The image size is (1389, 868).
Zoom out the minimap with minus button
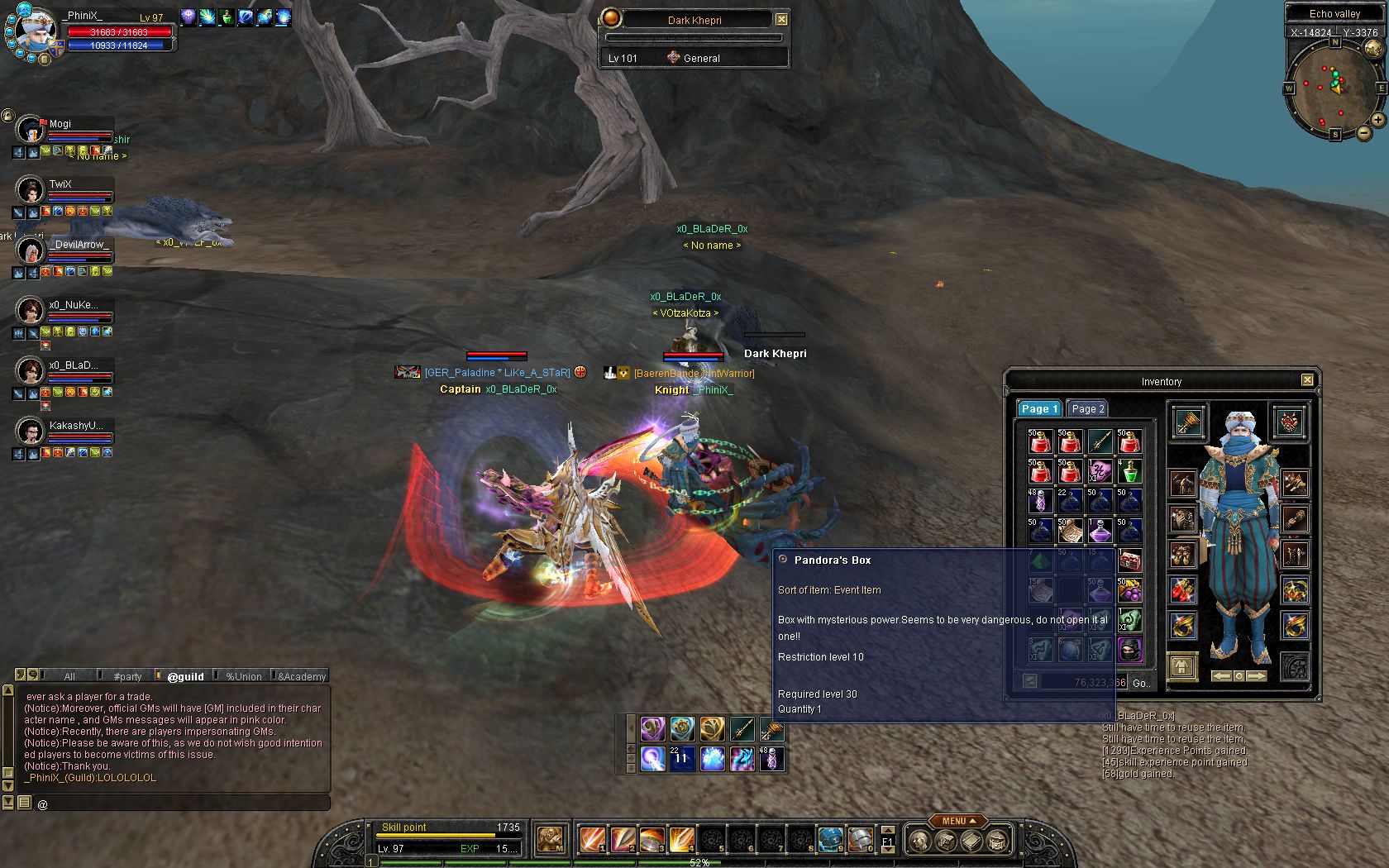pyautogui.click(x=1364, y=133)
